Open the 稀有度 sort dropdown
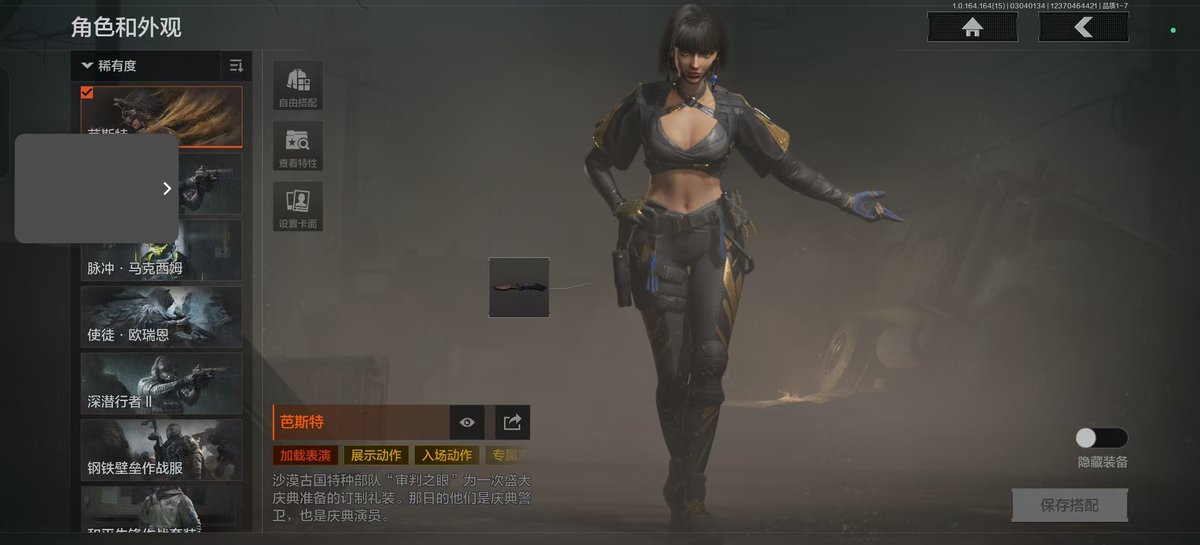 146,66
